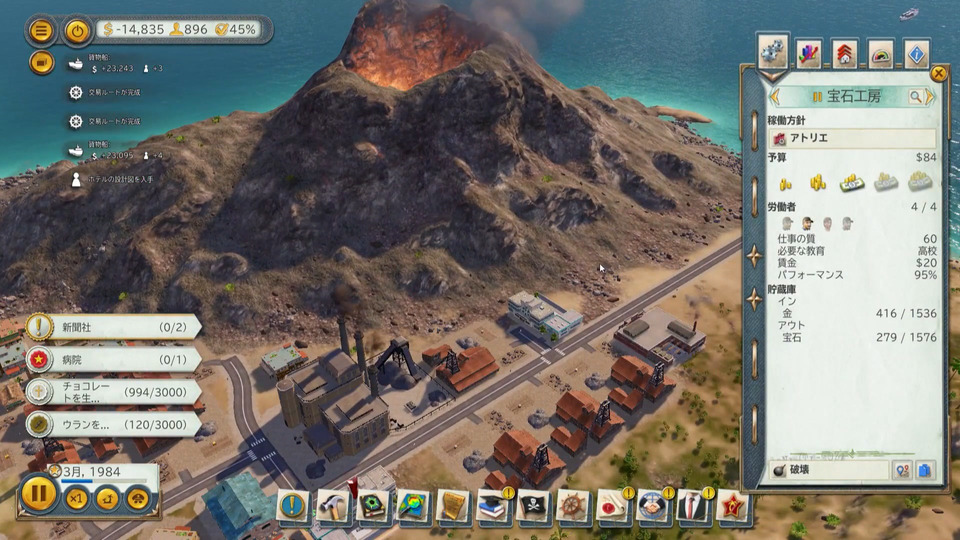Close the 宝石工房 building panel
Screen dimensions: 960x540
938,73
